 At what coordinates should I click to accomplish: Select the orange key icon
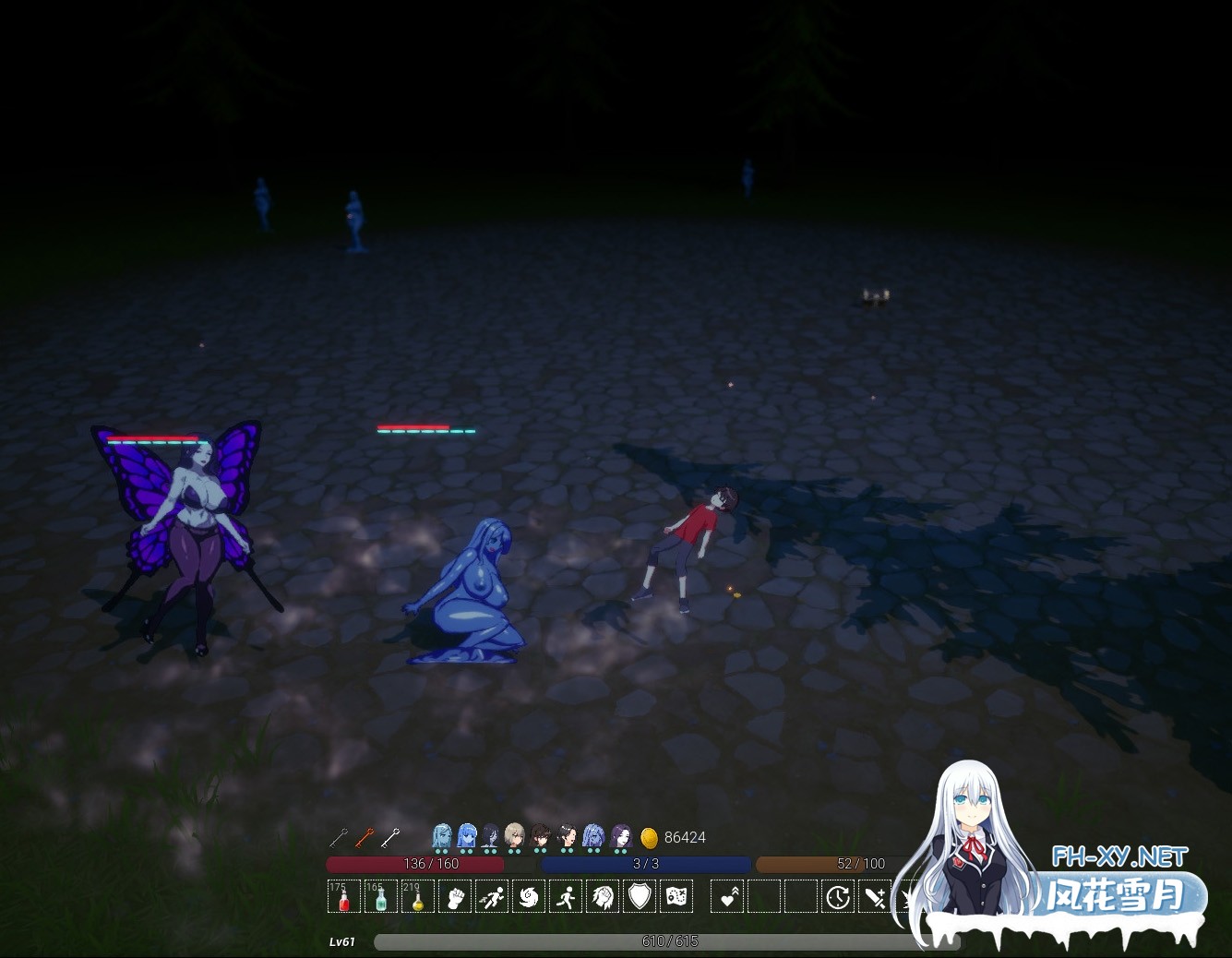pos(365,837)
